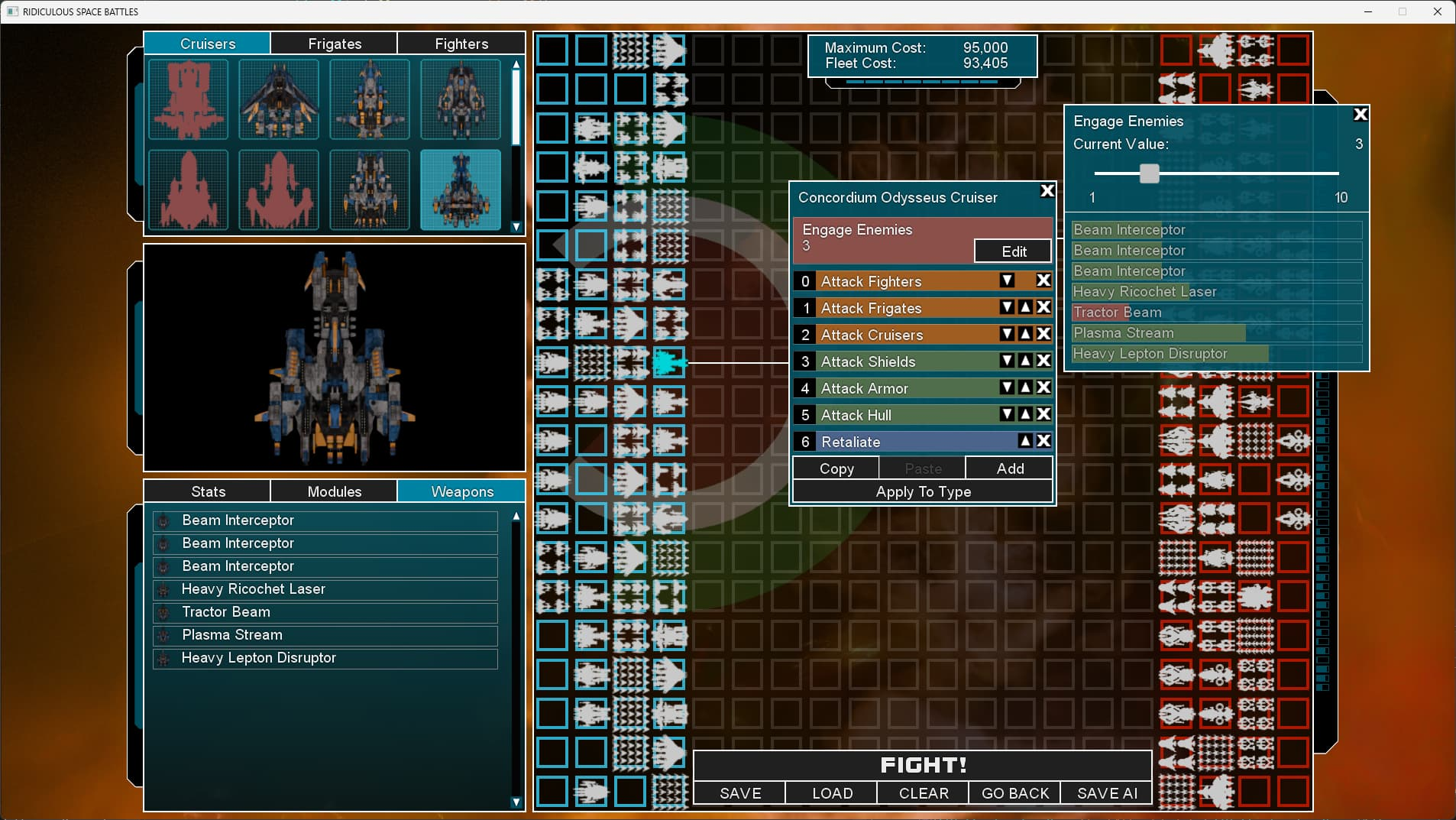
Task: Load a saved fleet
Action: [x=831, y=793]
